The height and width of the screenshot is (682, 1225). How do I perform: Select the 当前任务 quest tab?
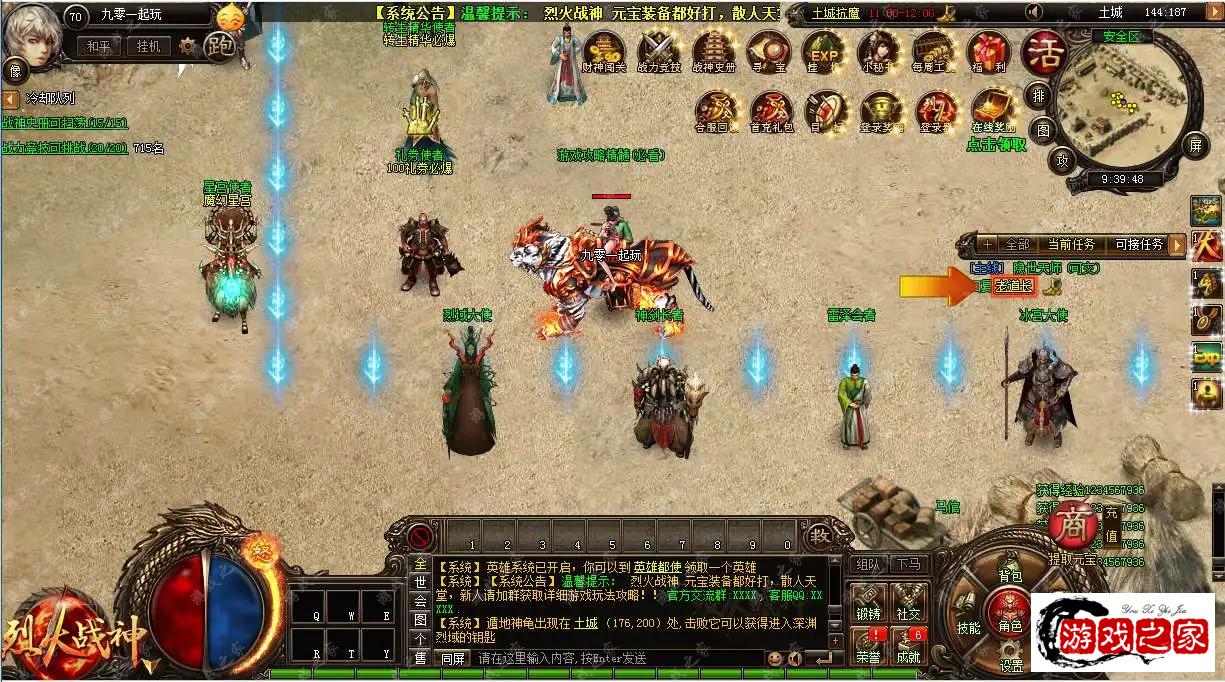pos(1071,244)
